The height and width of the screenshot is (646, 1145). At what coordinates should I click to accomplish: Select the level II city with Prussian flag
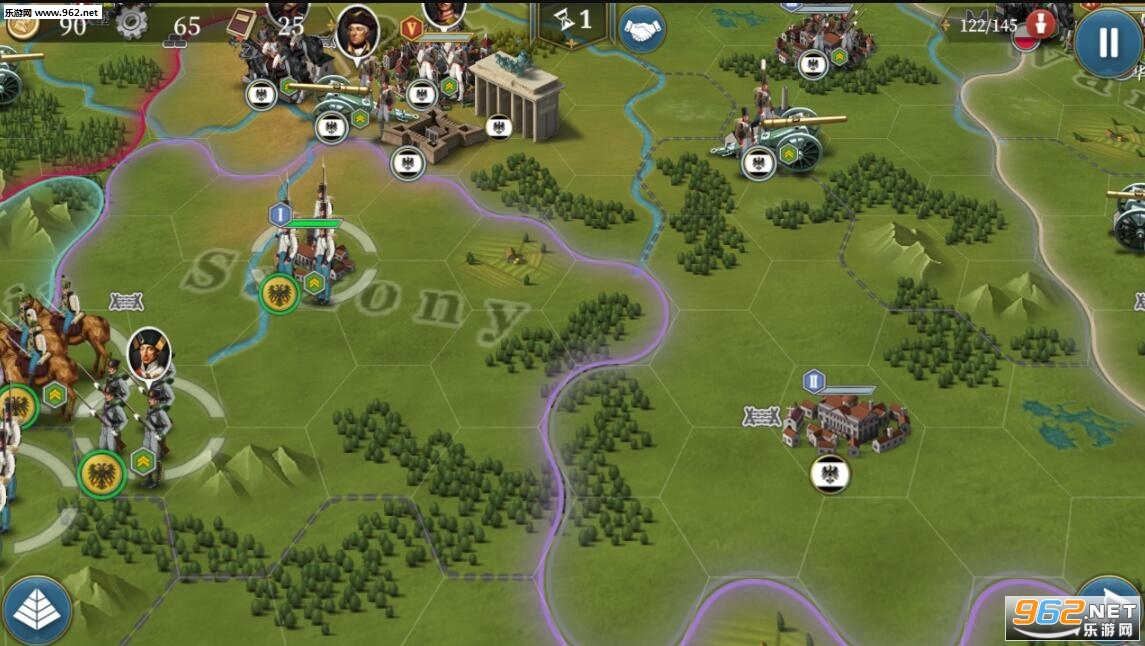pyautogui.click(x=846, y=423)
